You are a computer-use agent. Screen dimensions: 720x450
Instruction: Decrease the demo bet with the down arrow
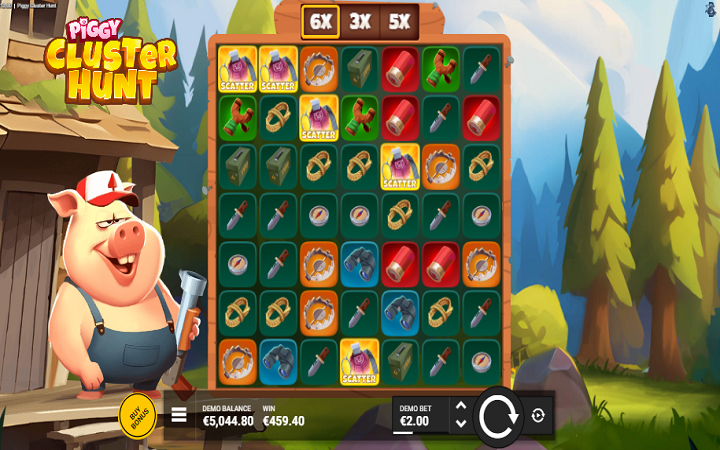coord(460,424)
